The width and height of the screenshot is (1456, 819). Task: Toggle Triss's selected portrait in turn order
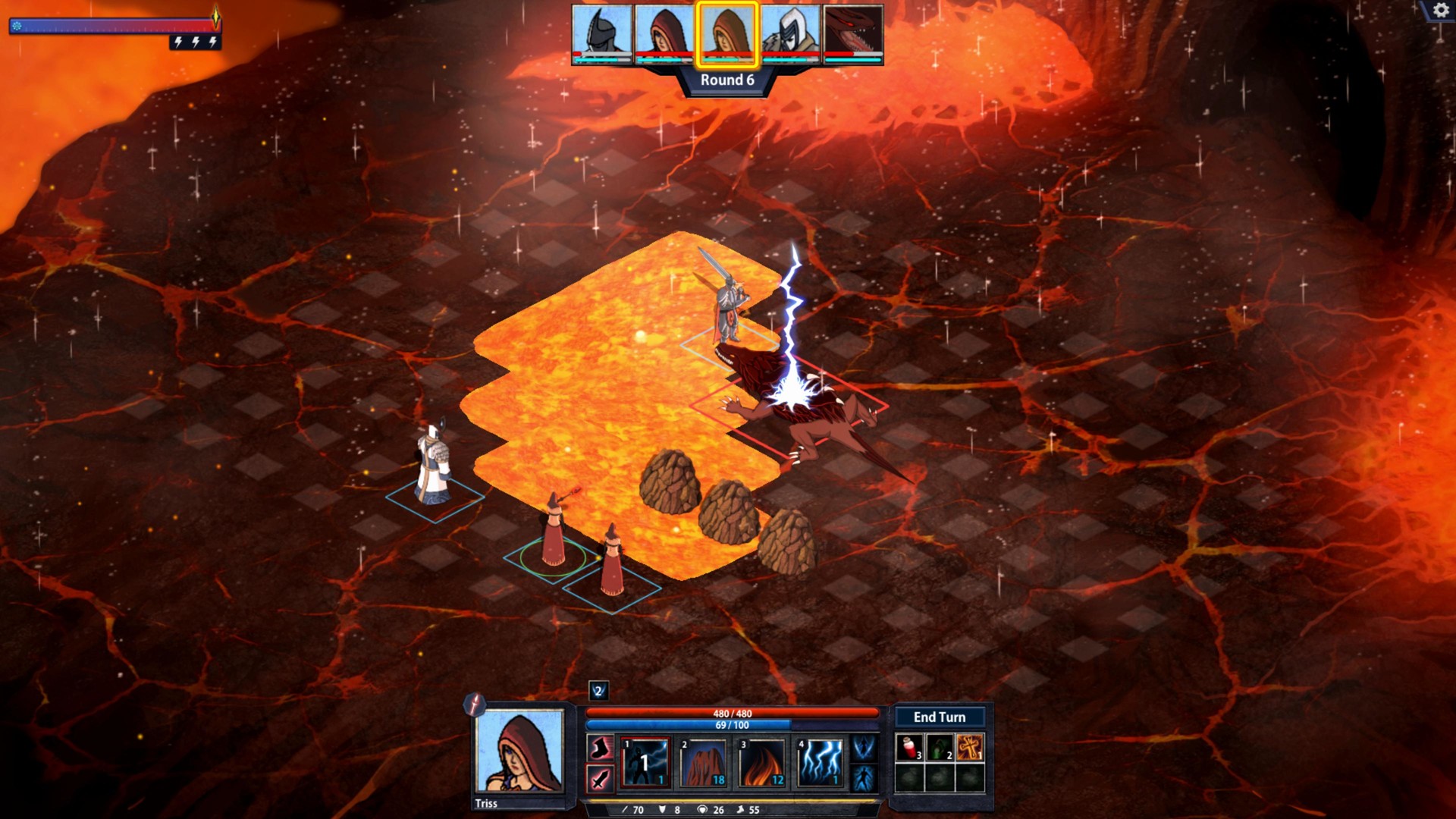[x=726, y=33]
